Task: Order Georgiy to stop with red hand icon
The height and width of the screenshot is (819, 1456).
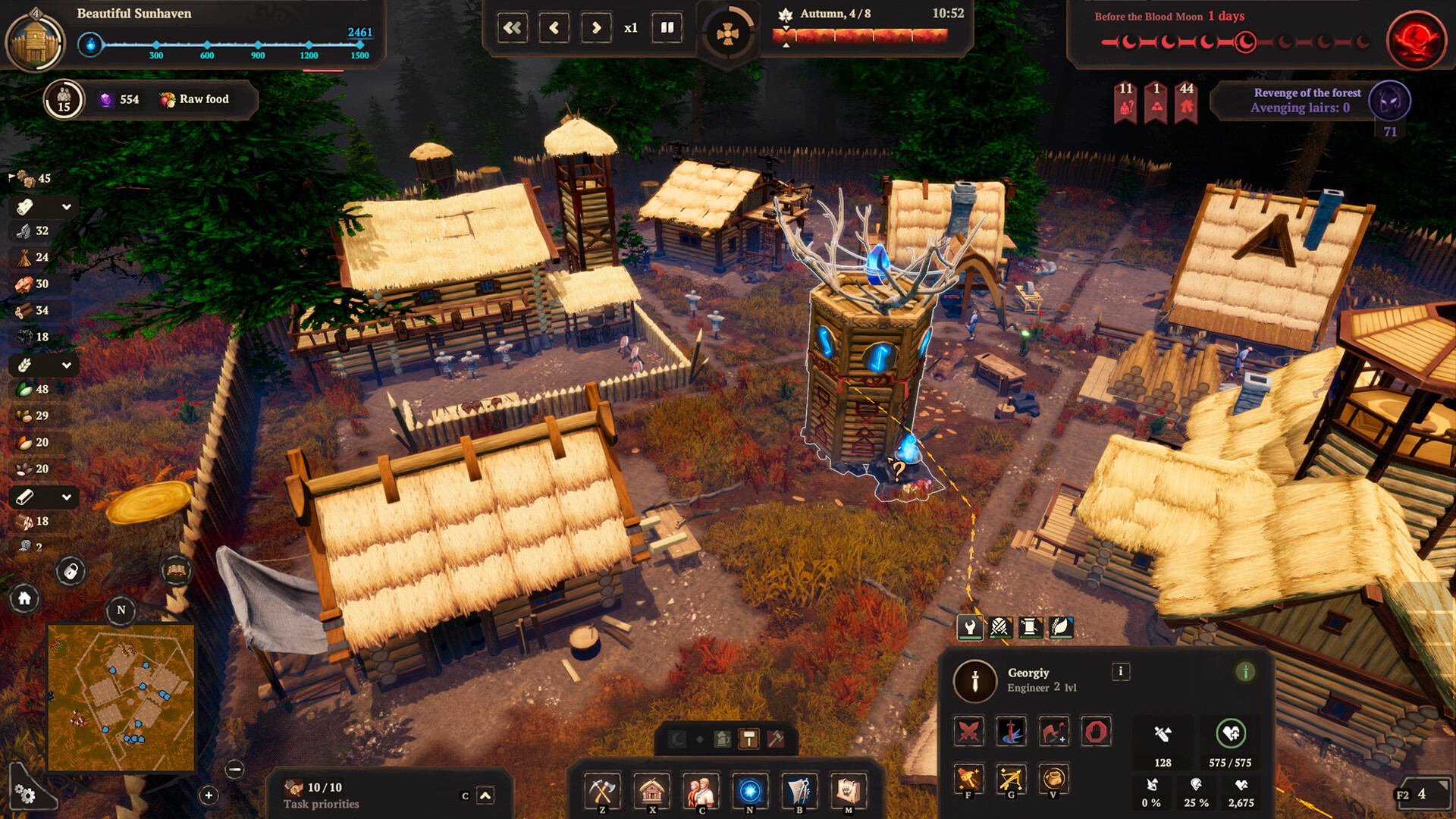Action: pos(1095,732)
